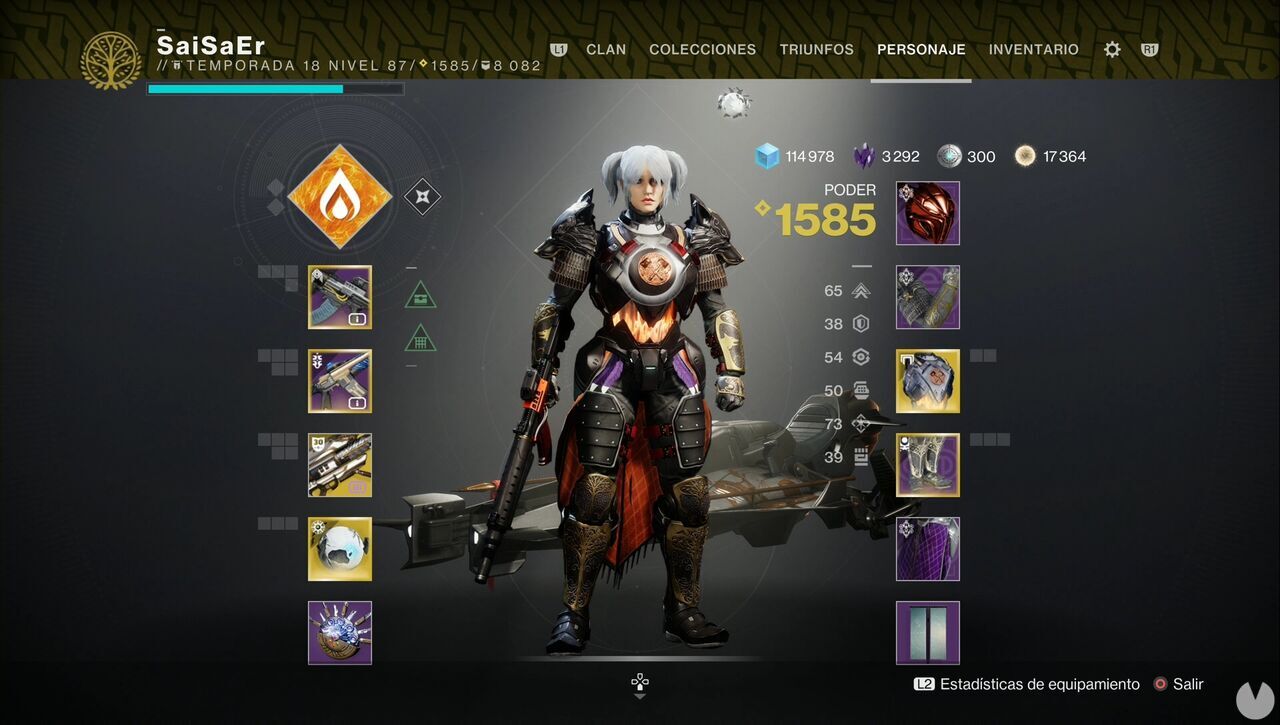Open the settings gear in the top bar
Screen dimensions: 1280x725
click(1110, 48)
